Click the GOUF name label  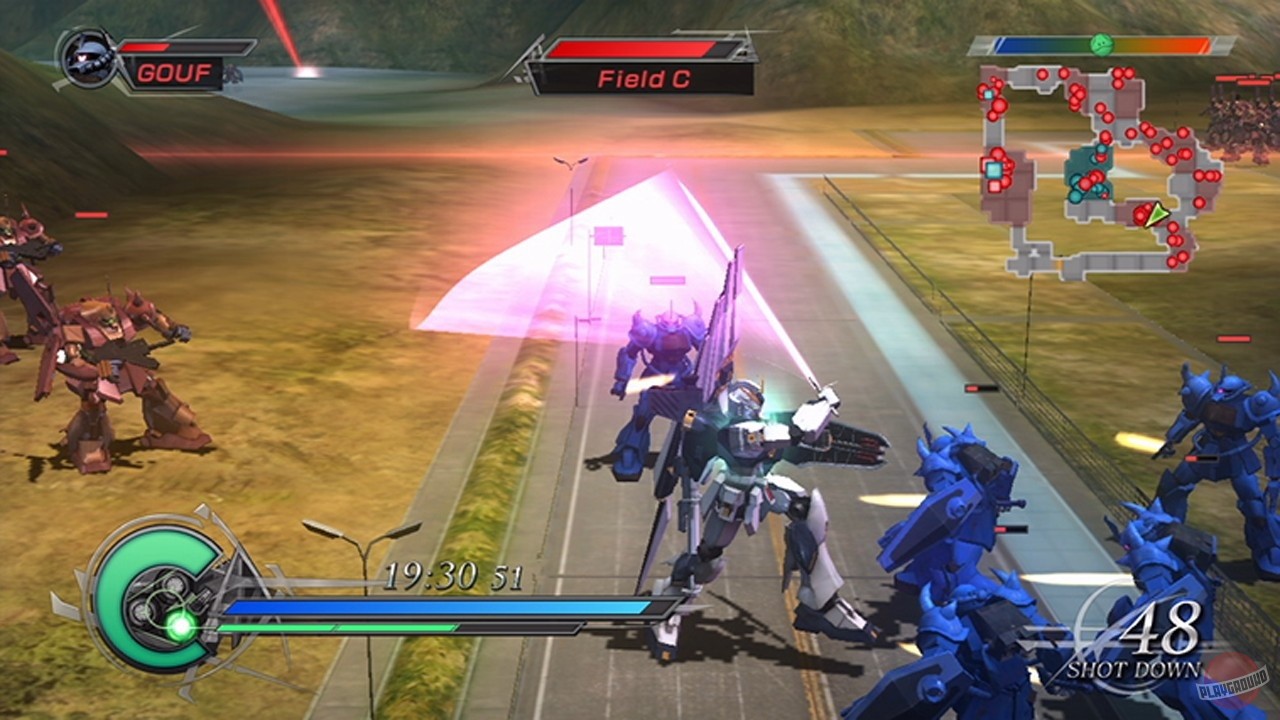pyautogui.click(x=173, y=71)
